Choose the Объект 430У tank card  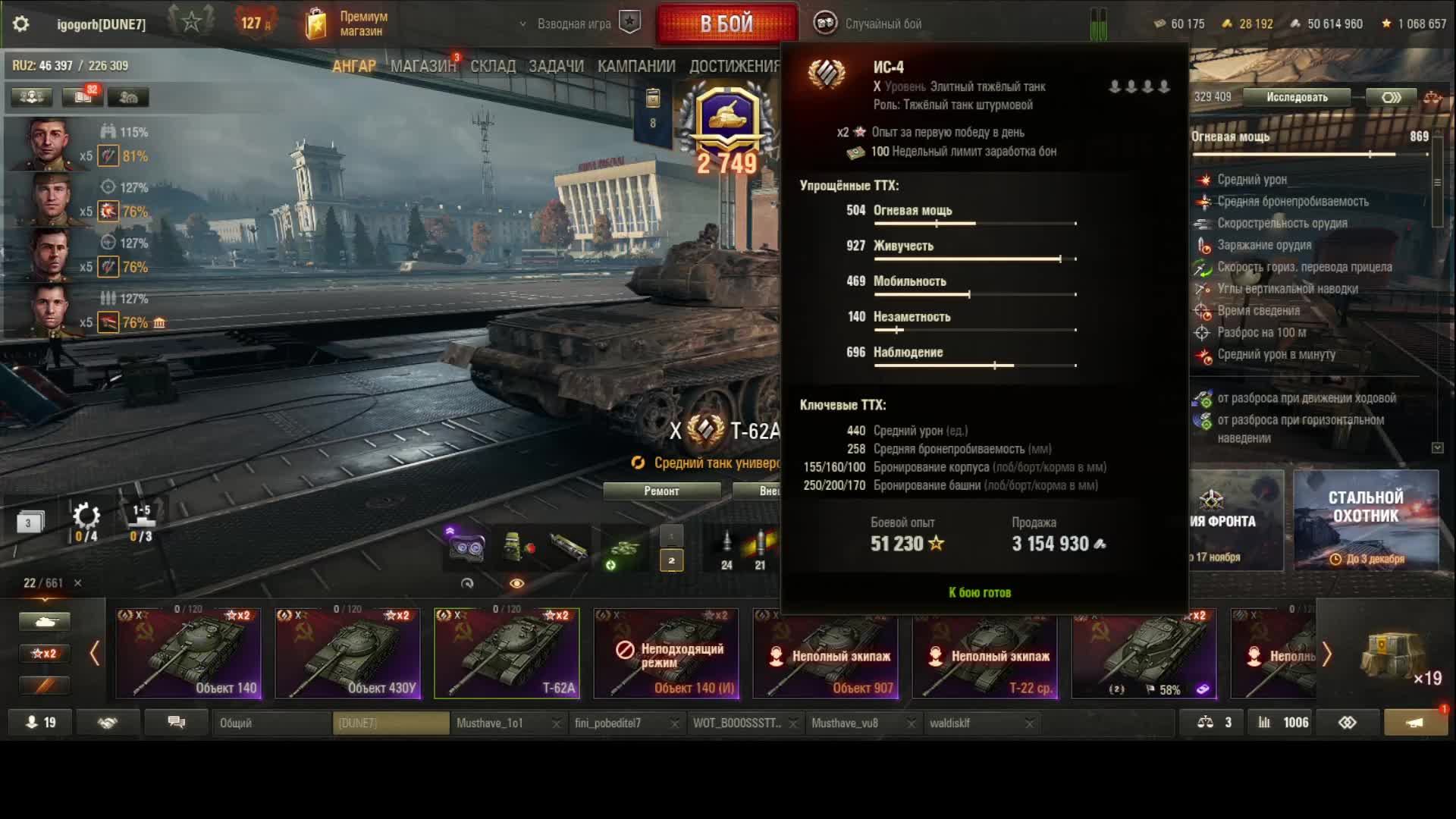[347, 653]
